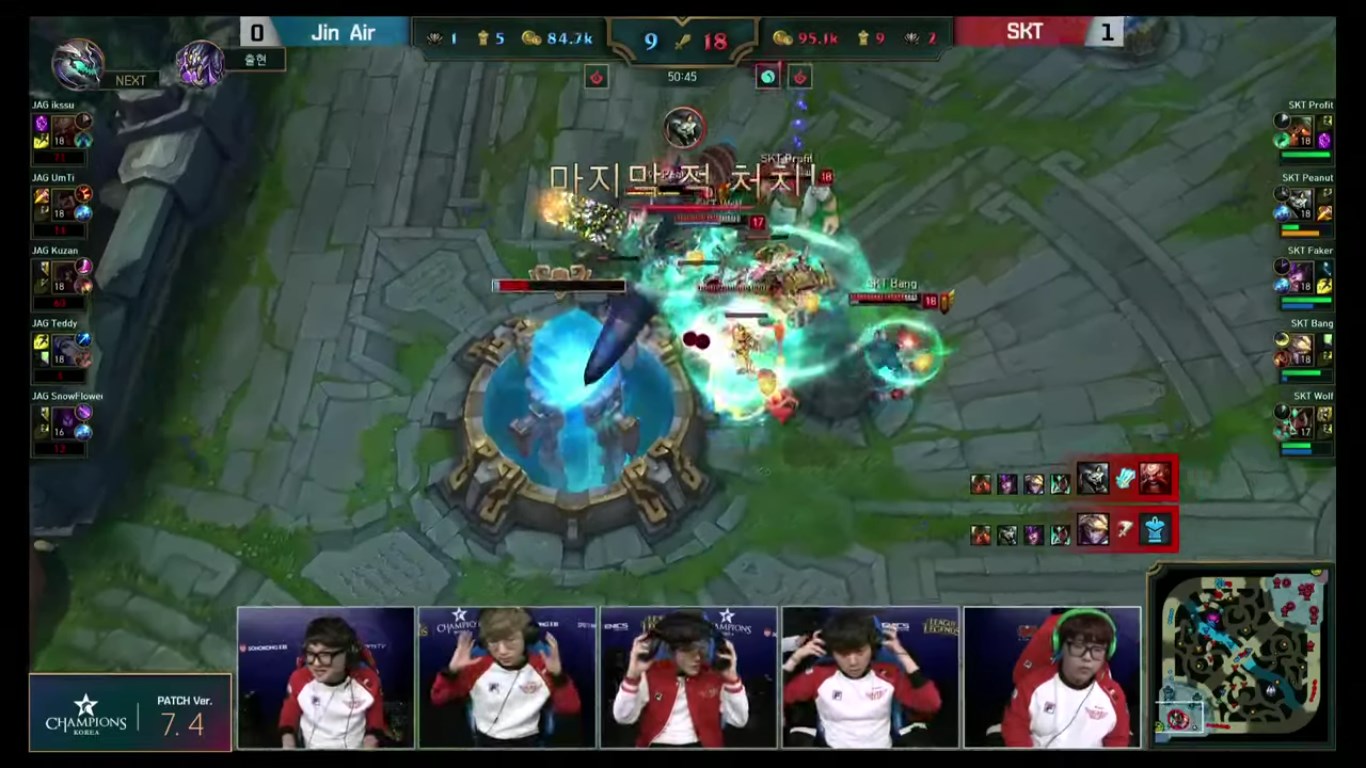Select SKT Peanut's champion portrait
Image resolution: width=1366 pixels, height=768 pixels.
click(1301, 201)
